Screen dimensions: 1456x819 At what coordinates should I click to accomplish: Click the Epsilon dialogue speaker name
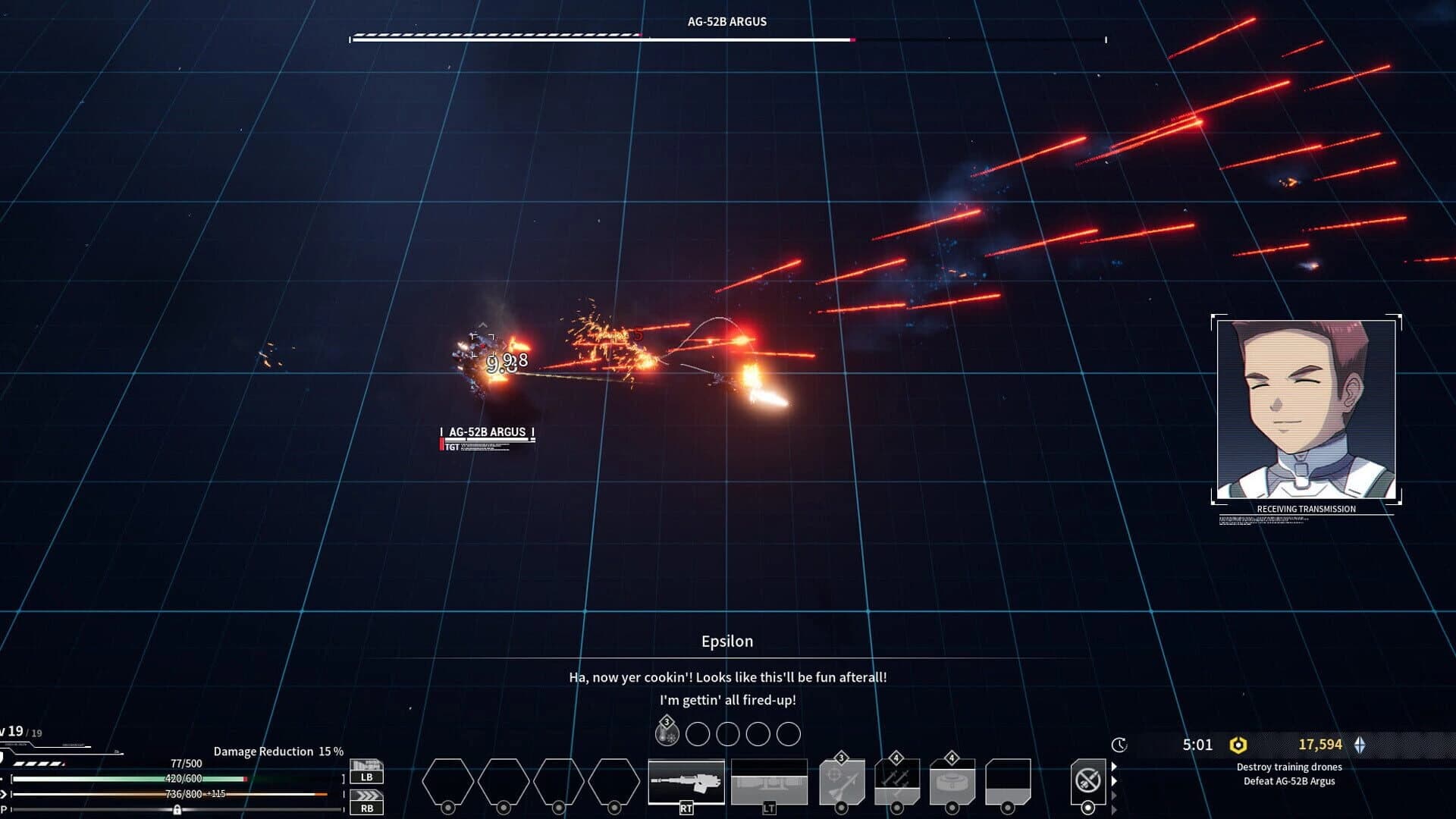pyautogui.click(x=727, y=641)
